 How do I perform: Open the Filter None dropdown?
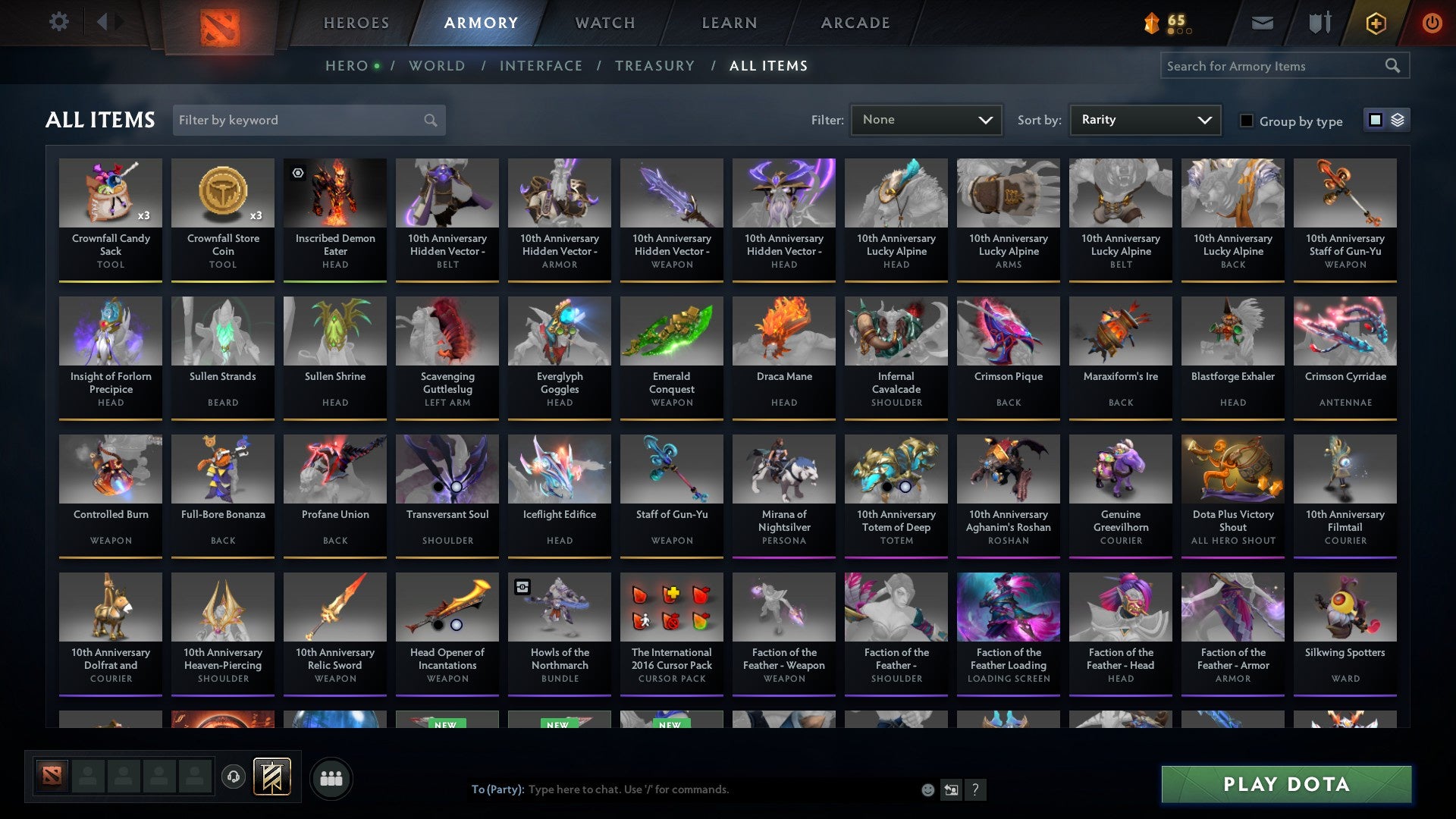925,119
